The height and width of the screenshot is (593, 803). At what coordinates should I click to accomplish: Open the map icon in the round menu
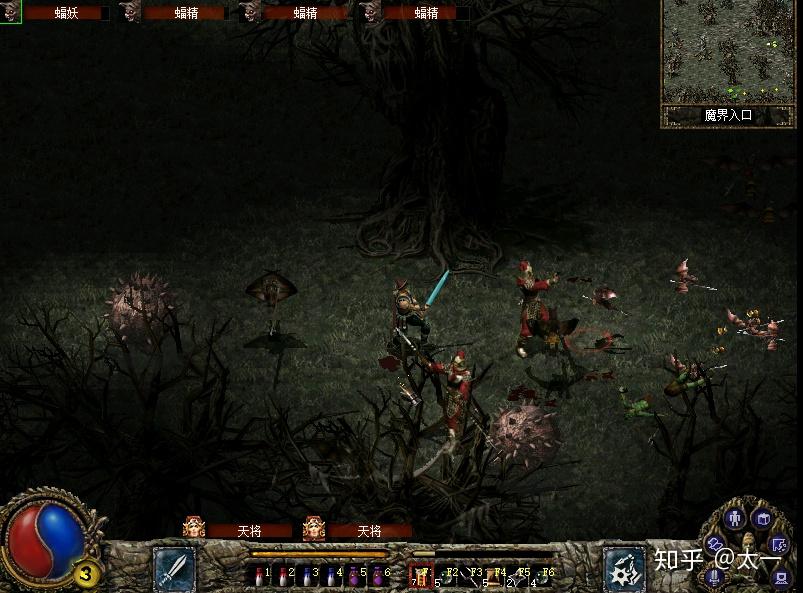[x=781, y=543]
